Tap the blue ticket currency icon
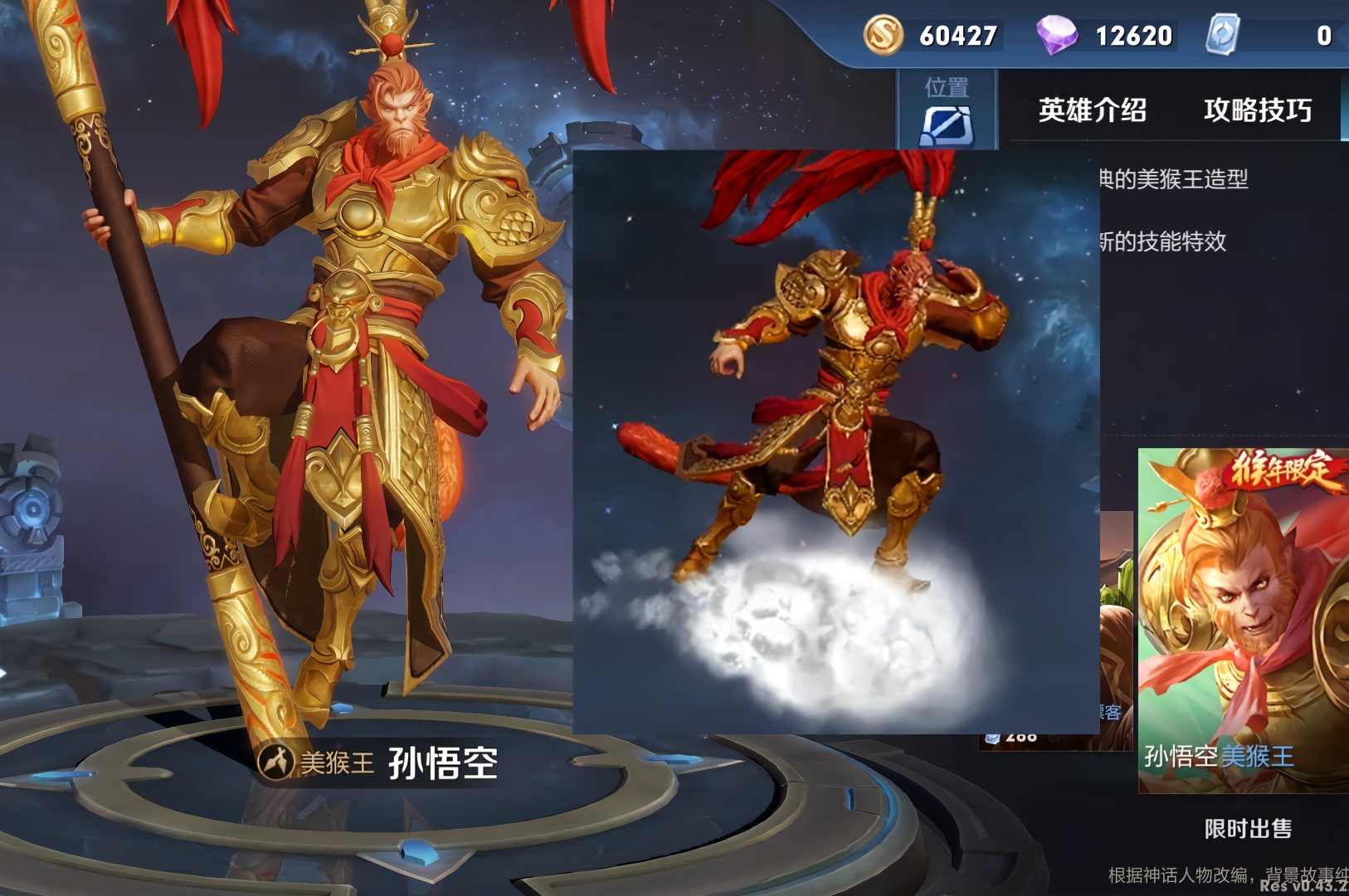 1222,36
